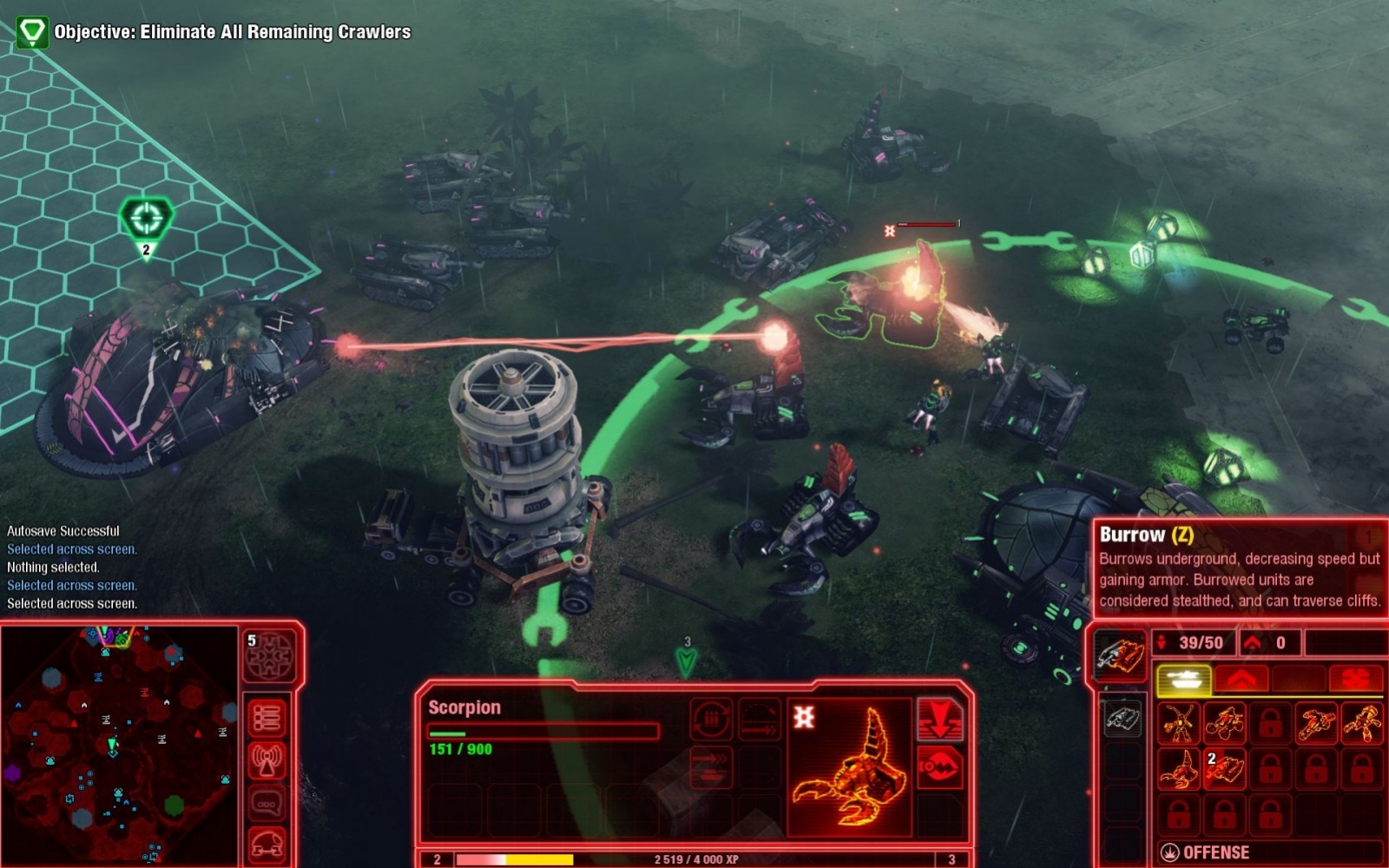This screenshot has width=1389, height=868.
Task: Select the Buzzer unit build icon
Action: (1180, 722)
